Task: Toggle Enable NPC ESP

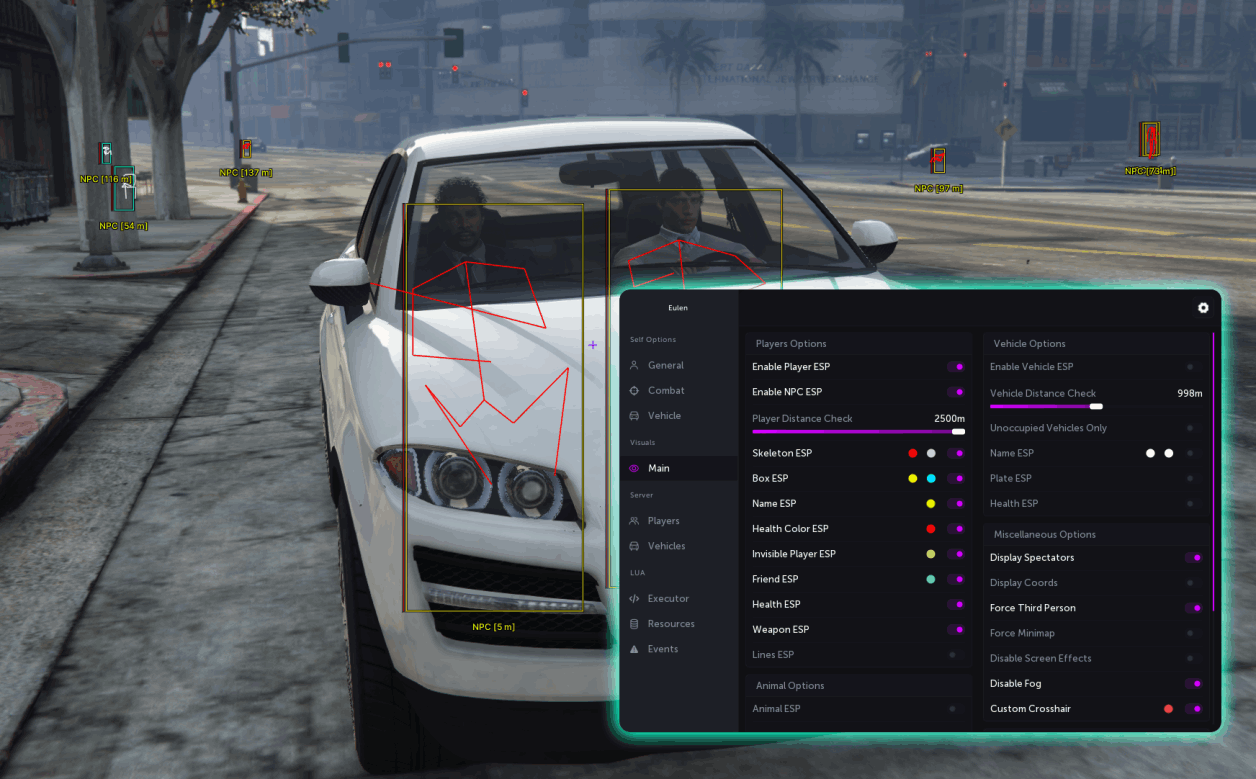Action: point(956,392)
